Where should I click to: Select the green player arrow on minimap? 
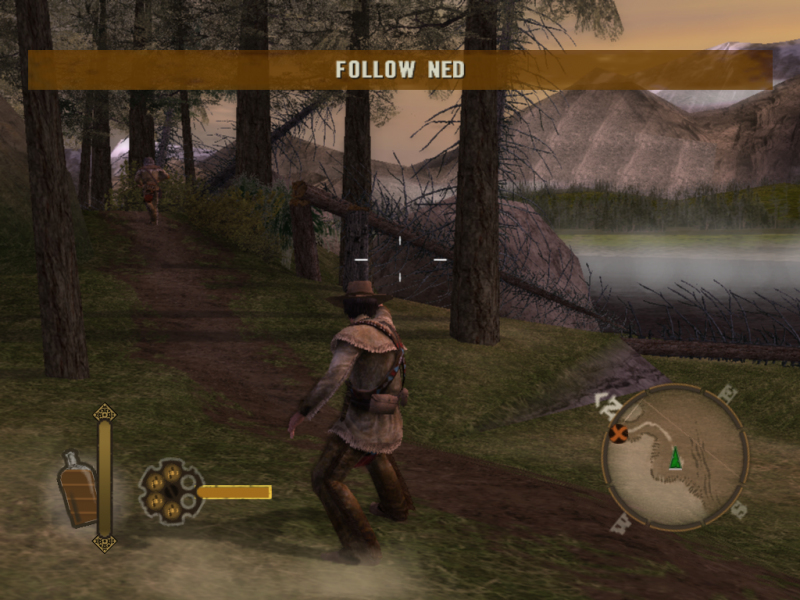click(x=676, y=457)
